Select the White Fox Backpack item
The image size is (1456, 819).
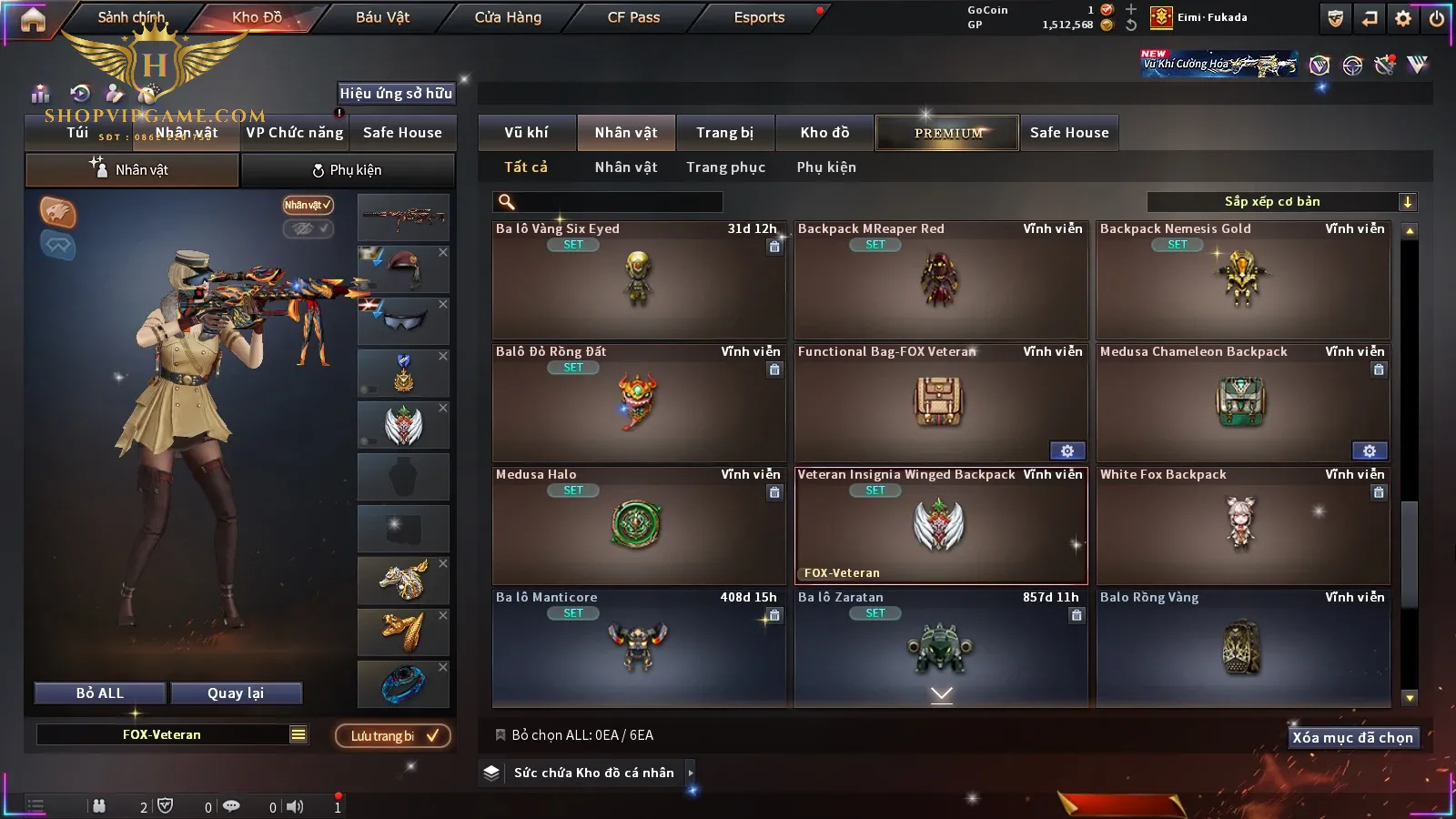[1242, 526]
